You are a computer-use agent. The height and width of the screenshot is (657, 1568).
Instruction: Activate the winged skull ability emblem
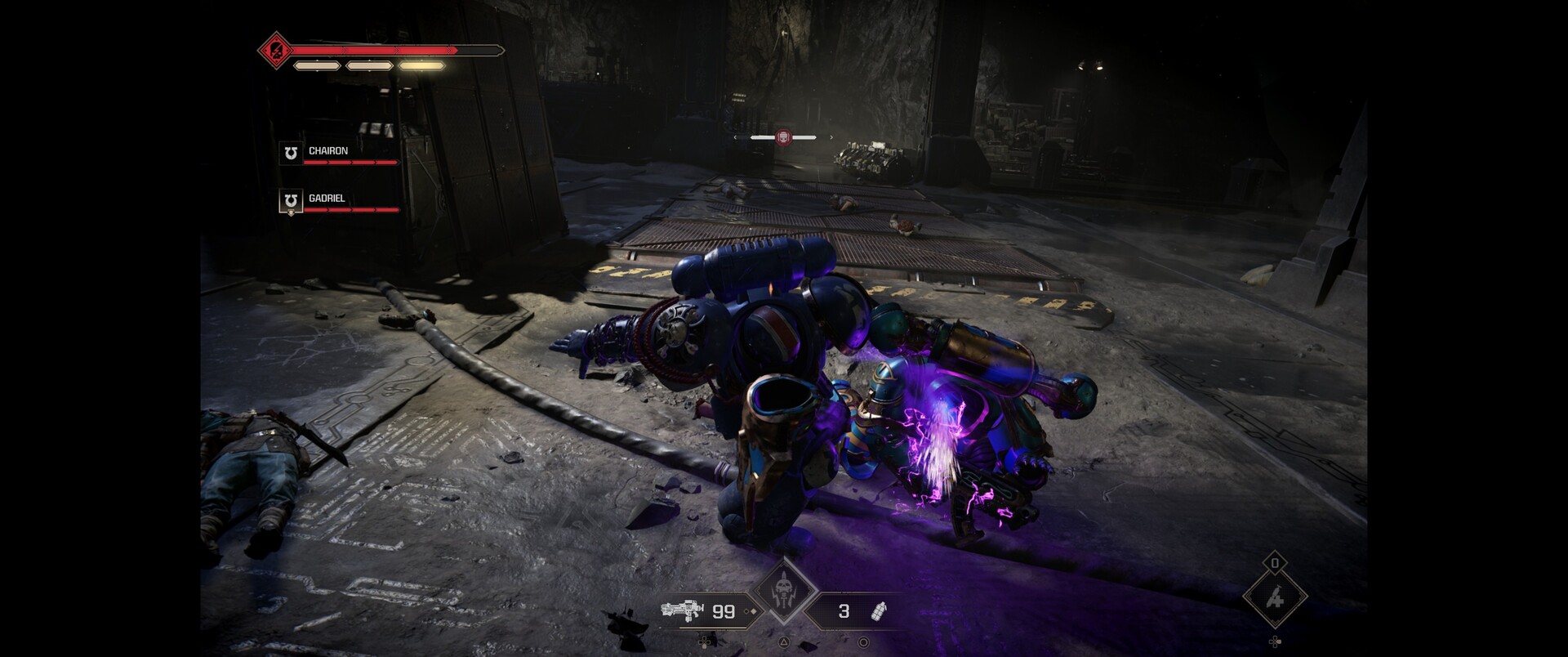783,591
